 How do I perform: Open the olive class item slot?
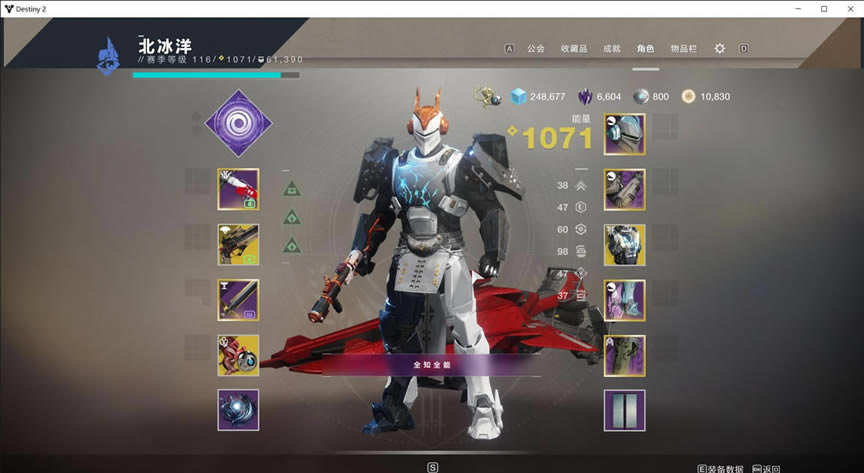pyautogui.click(x=624, y=355)
